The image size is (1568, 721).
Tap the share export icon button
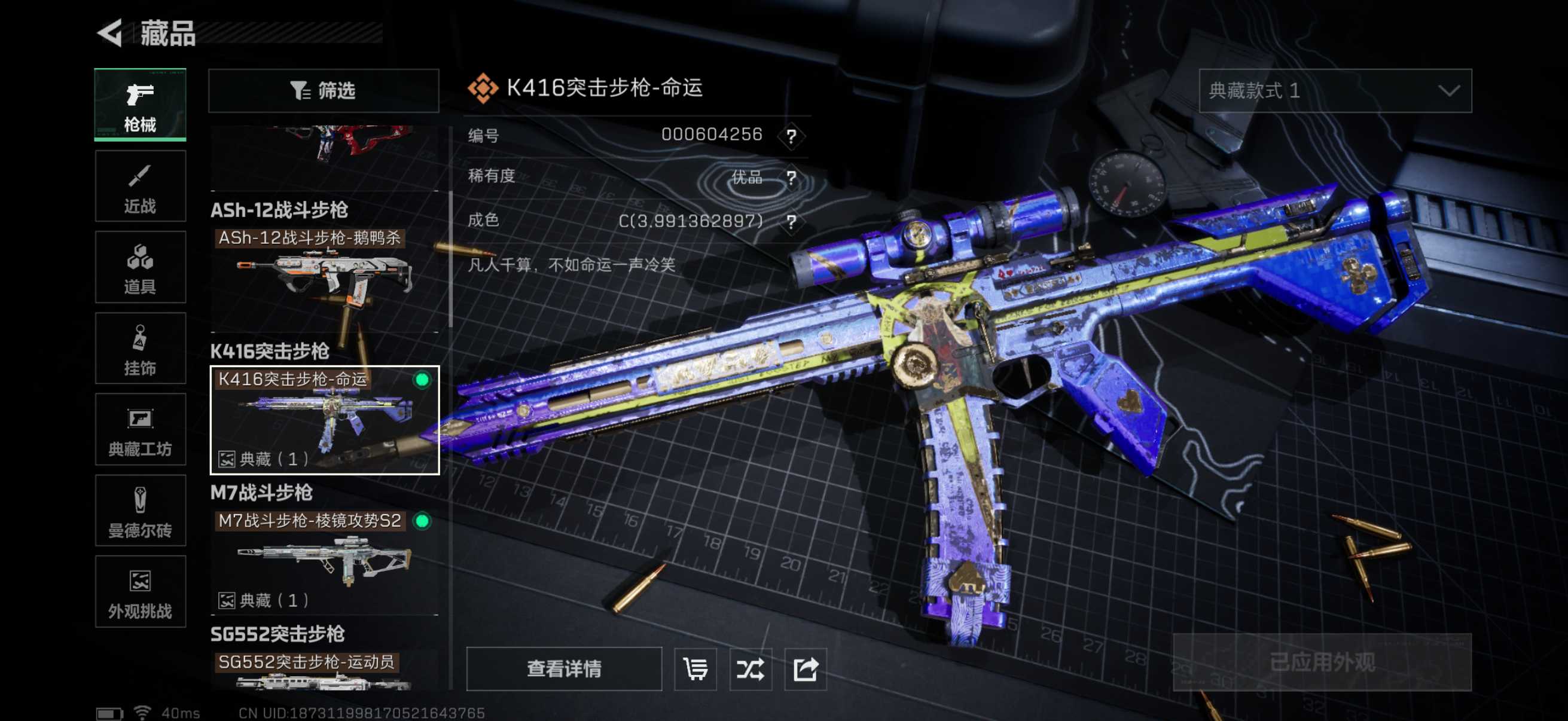[x=805, y=668]
